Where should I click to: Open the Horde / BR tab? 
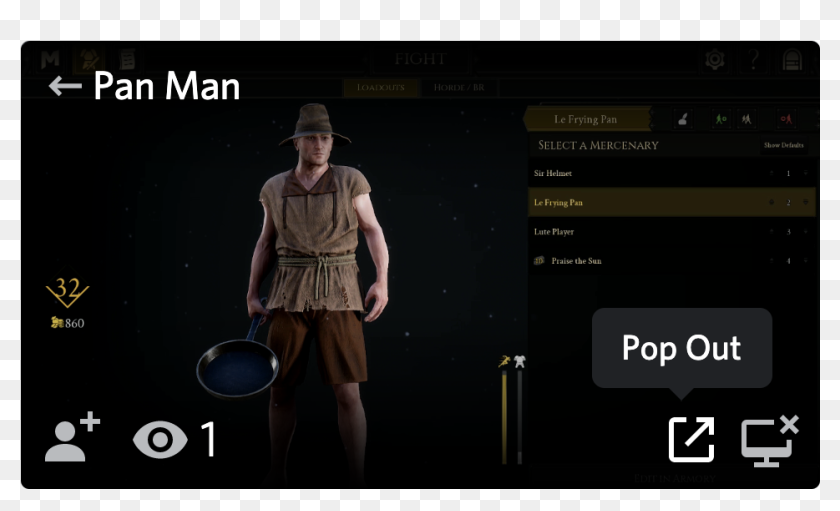[459, 88]
